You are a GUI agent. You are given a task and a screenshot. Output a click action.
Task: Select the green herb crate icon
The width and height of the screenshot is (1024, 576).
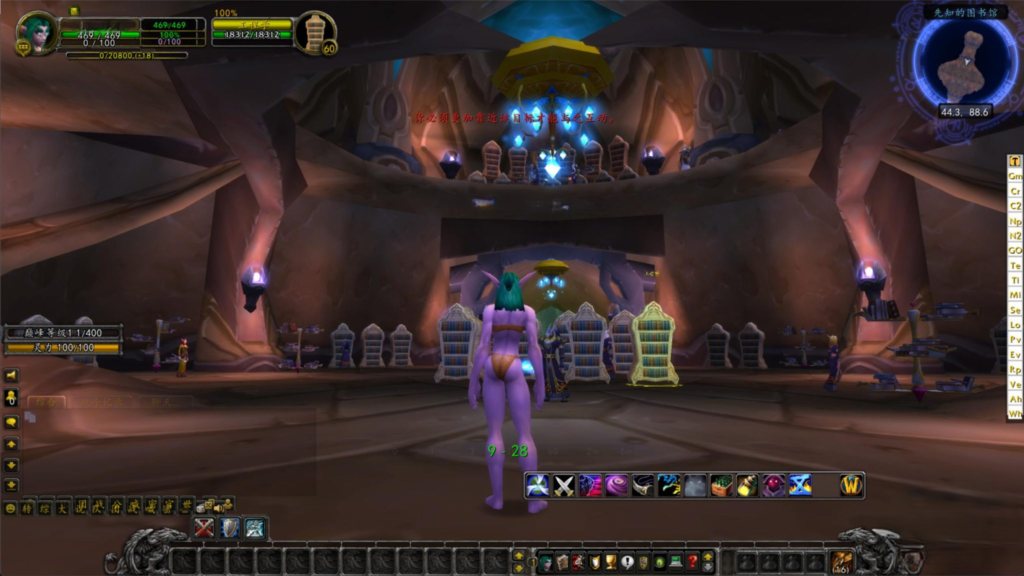721,486
